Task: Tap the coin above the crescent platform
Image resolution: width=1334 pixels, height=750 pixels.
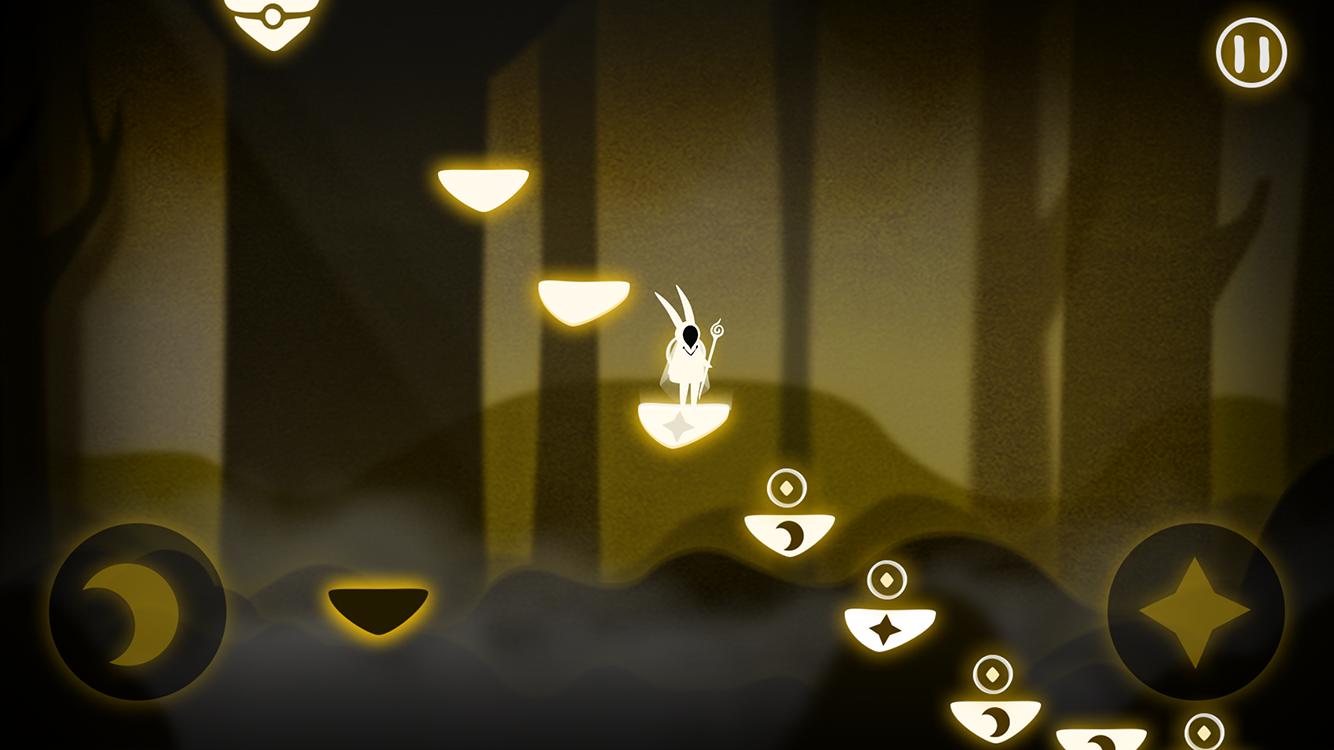Action: 787,487
